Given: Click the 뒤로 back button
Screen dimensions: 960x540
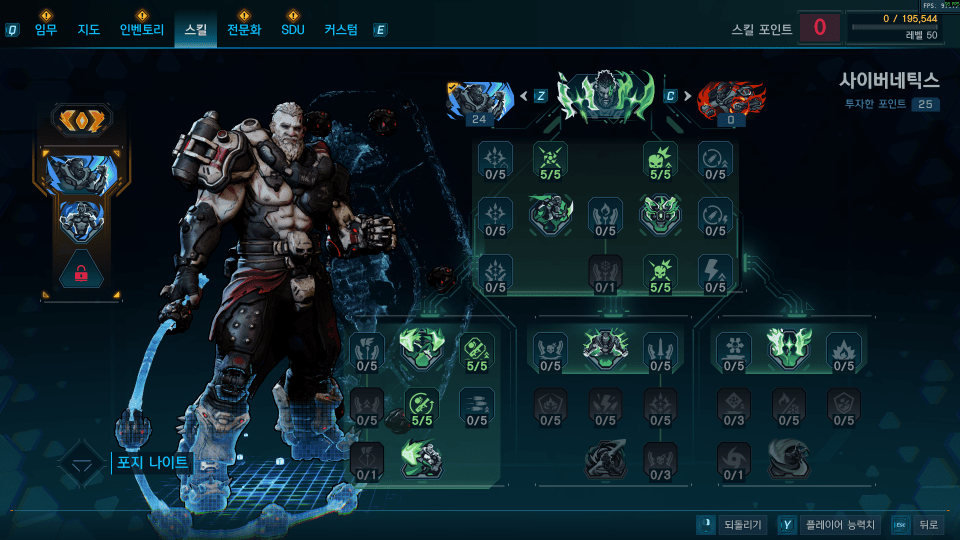Looking at the screenshot, I should click(x=917, y=525).
